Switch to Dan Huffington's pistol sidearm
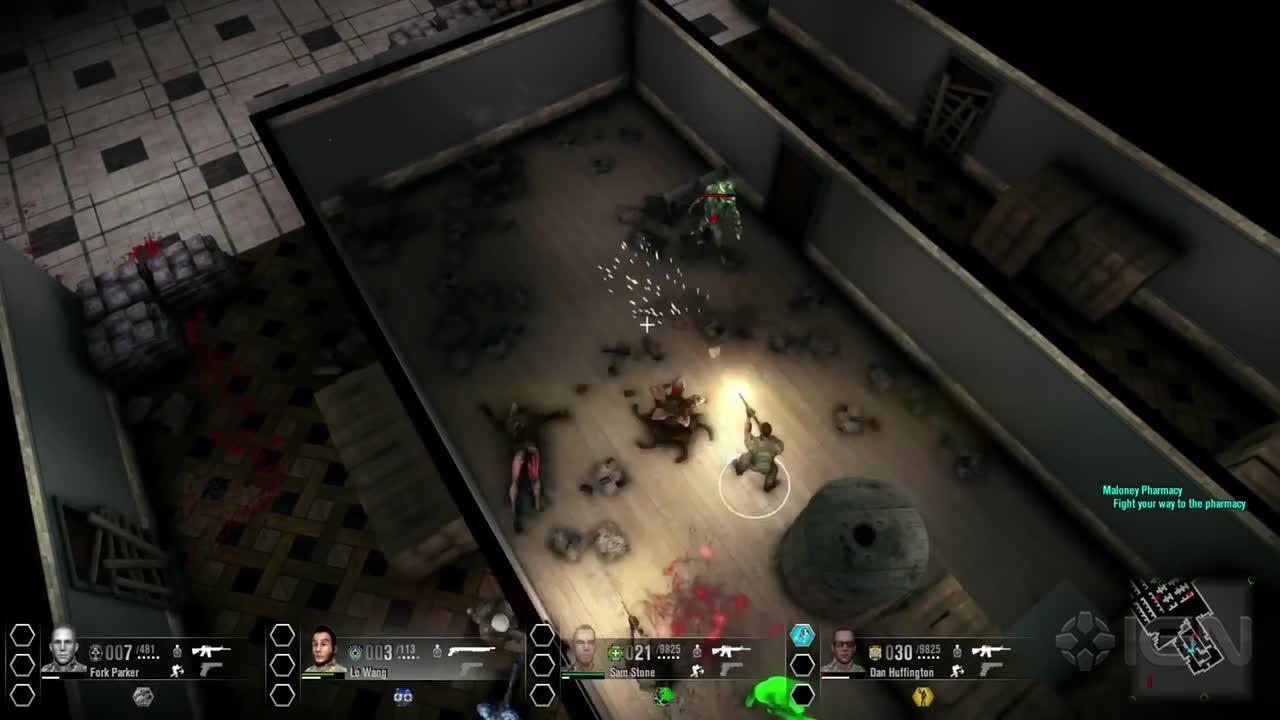1280x720 pixels. [x=991, y=670]
